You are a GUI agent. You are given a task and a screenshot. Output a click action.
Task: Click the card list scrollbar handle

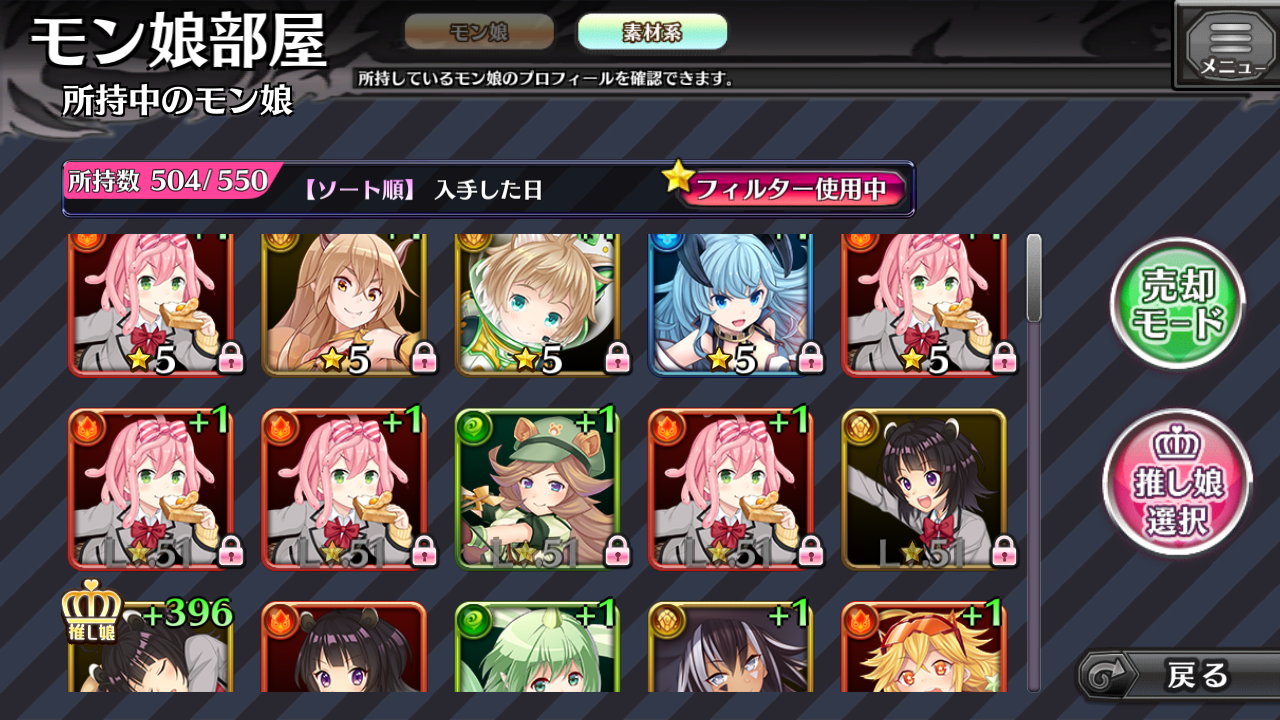click(x=1034, y=278)
